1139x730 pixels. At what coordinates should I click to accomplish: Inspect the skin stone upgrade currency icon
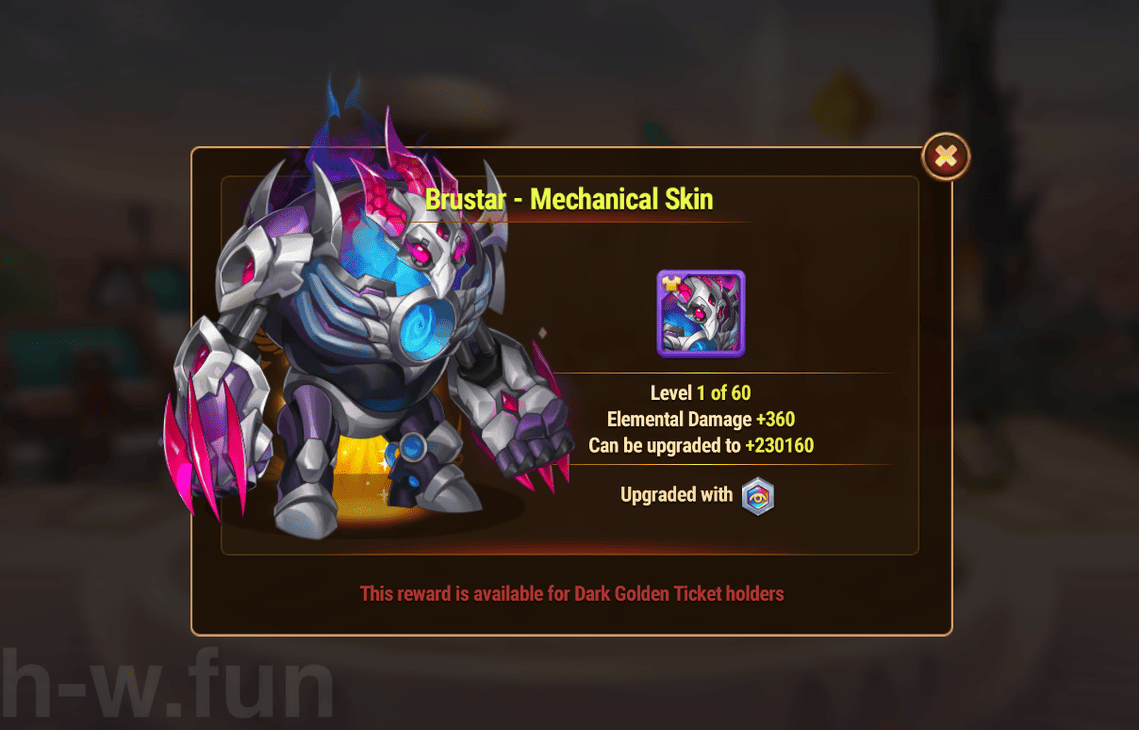(758, 496)
